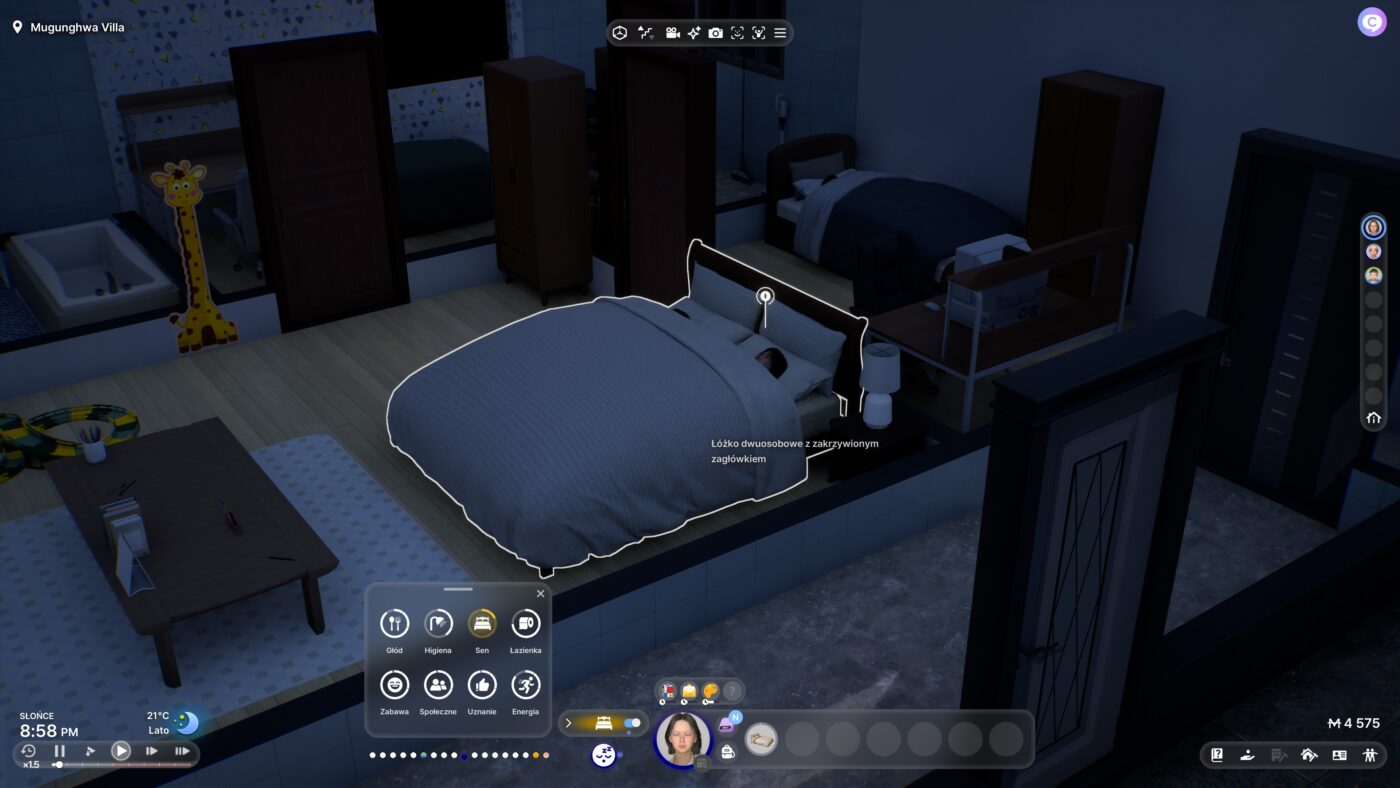Pause the game time
1400x788 pixels.
click(x=60, y=751)
